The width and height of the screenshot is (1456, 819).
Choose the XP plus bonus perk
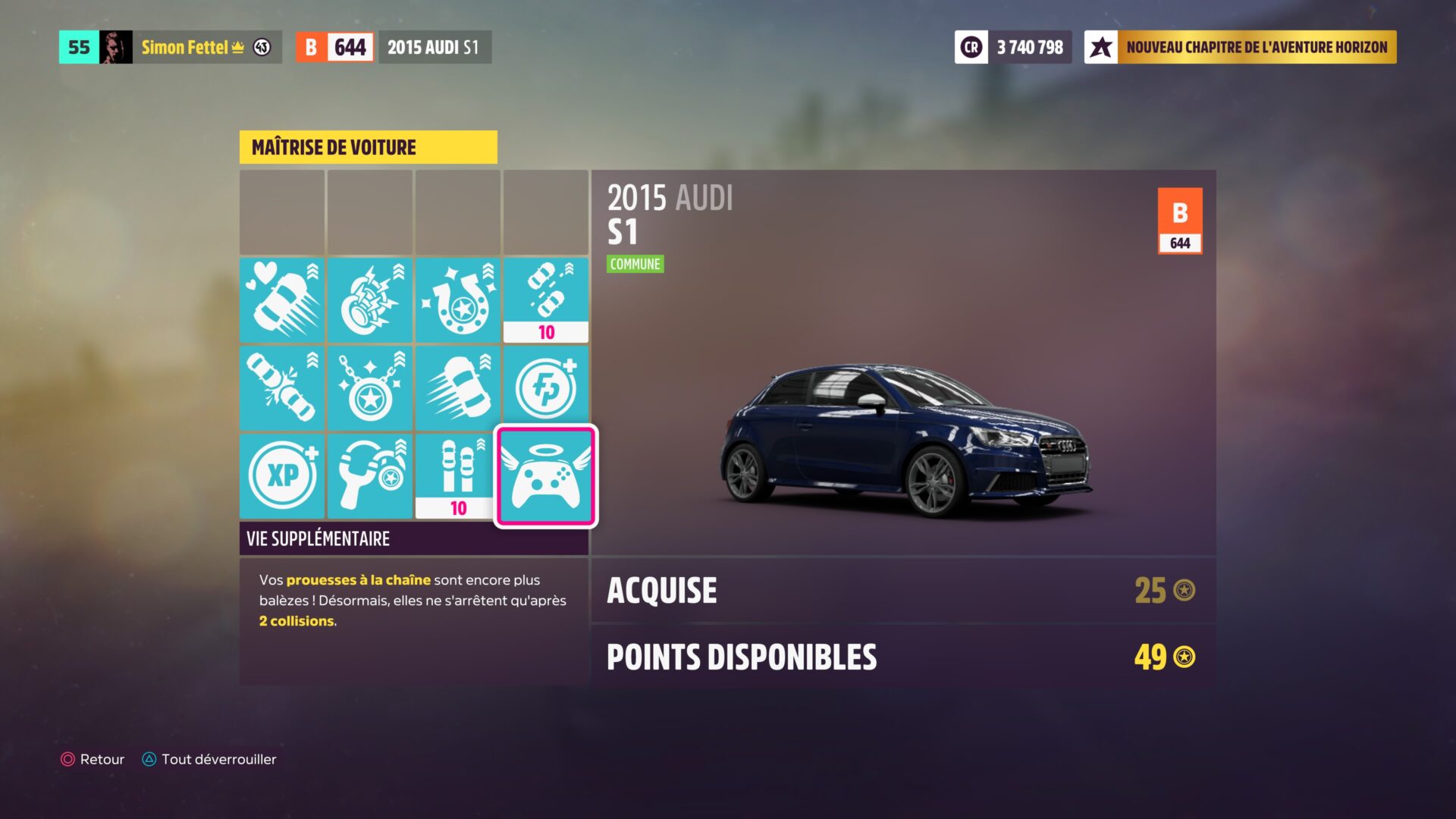click(x=282, y=476)
